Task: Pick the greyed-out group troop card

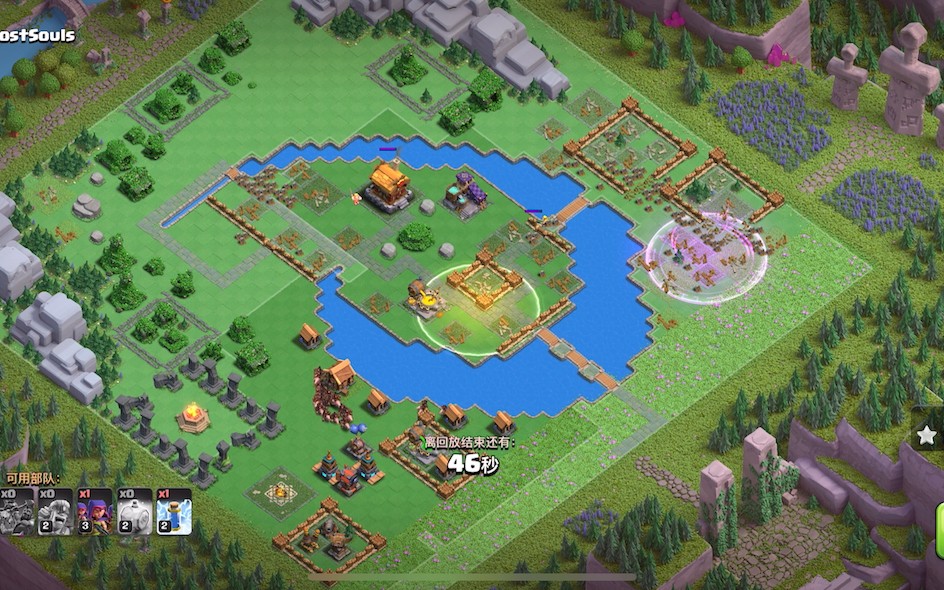Action: point(17,511)
